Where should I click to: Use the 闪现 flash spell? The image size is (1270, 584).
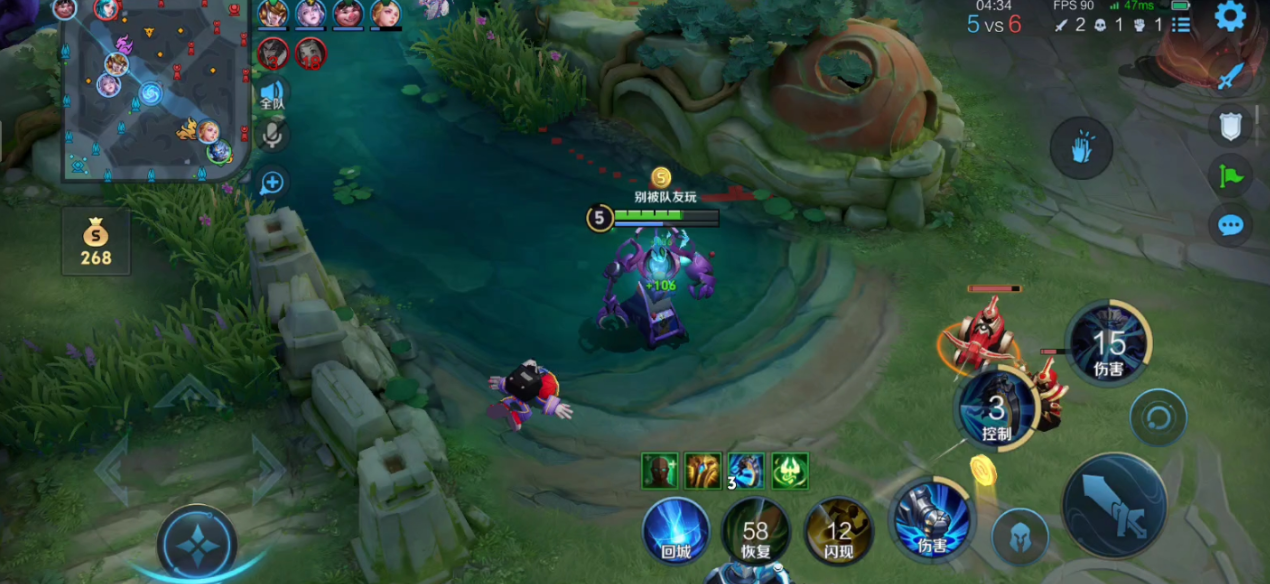(838, 532)
